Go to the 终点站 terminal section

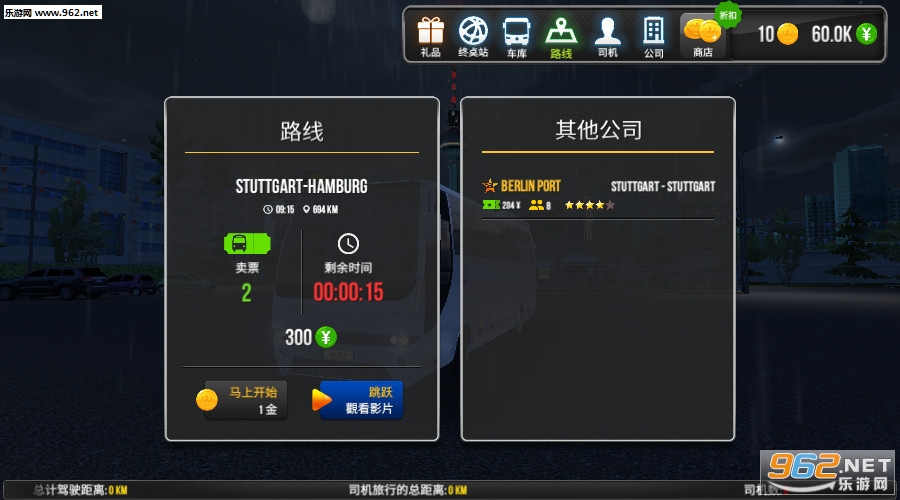(473, 36)
